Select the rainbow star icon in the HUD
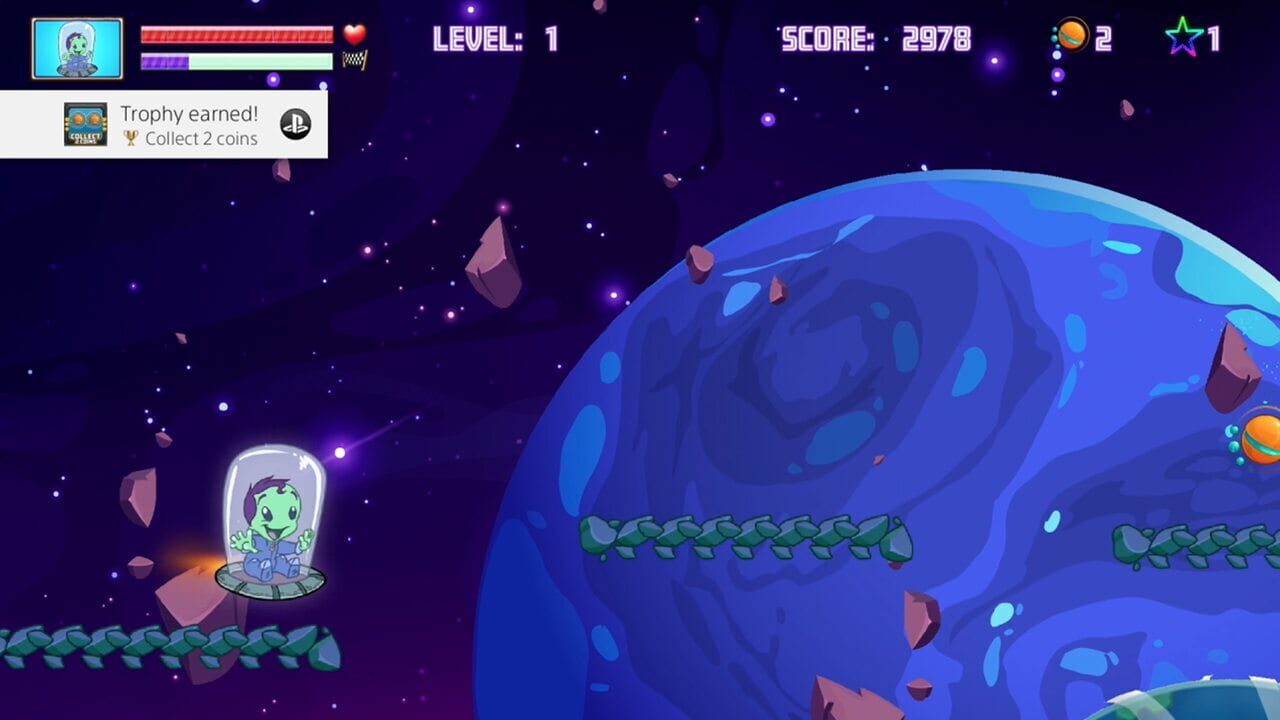The image size is (1280, 720). tap(1184, 34)
